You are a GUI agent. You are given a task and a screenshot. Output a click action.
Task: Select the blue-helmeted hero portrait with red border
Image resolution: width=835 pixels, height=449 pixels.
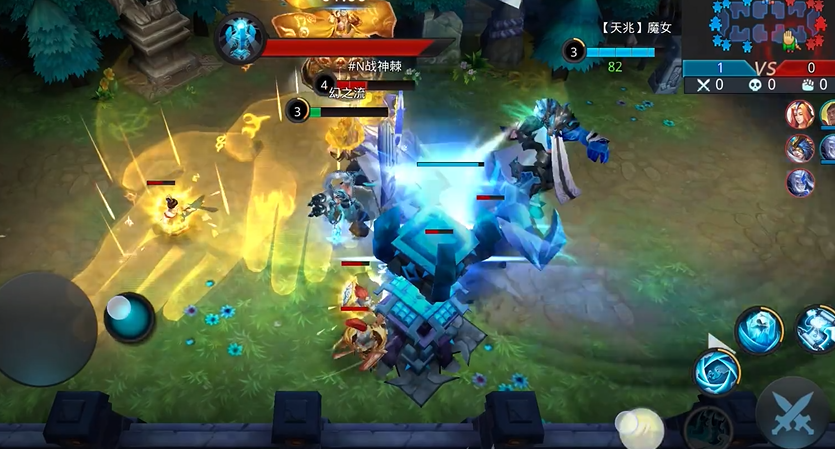tap(800, 148)
